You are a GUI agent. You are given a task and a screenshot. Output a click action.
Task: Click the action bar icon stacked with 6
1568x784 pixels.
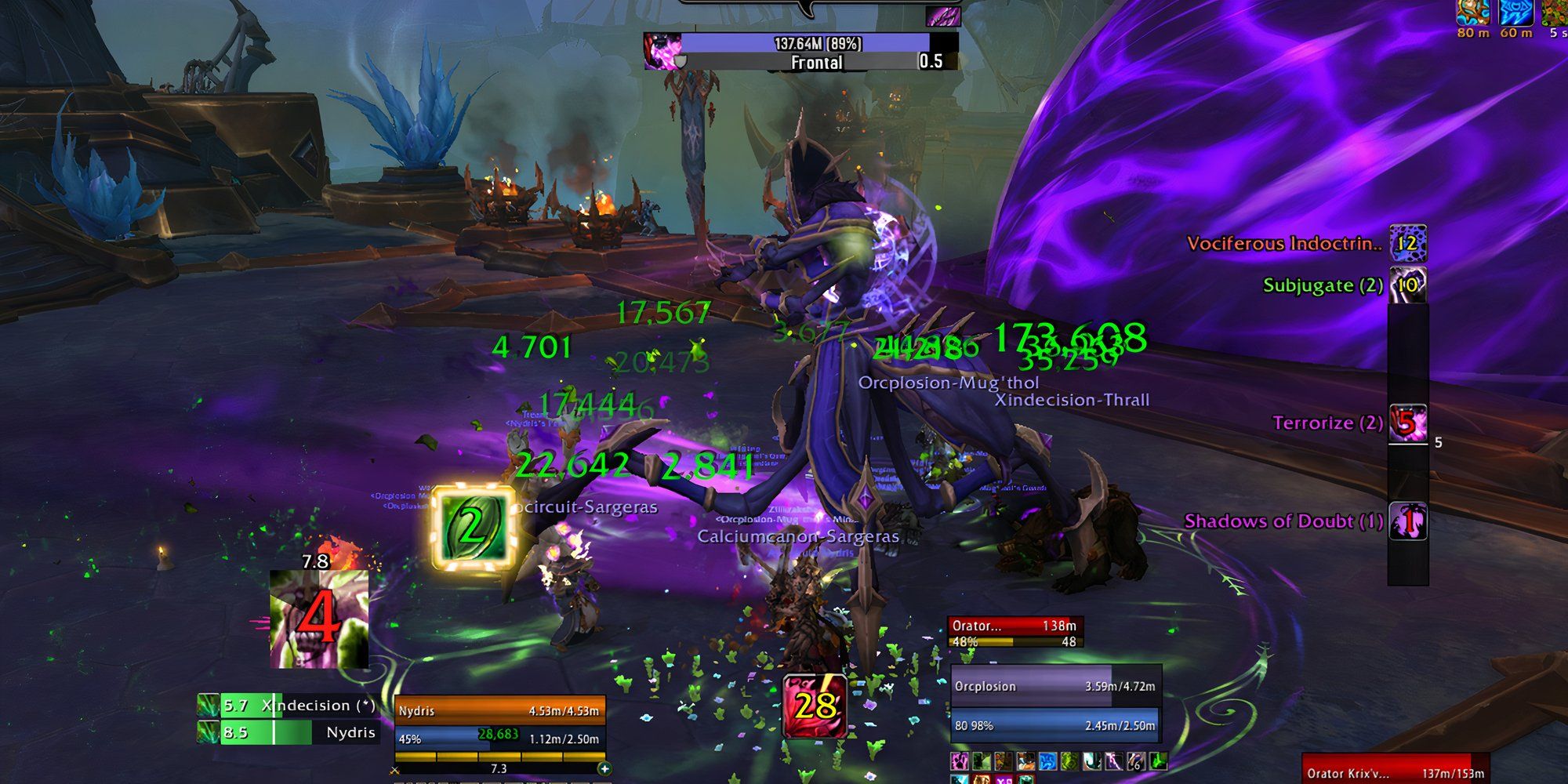tap(1135, 760)
